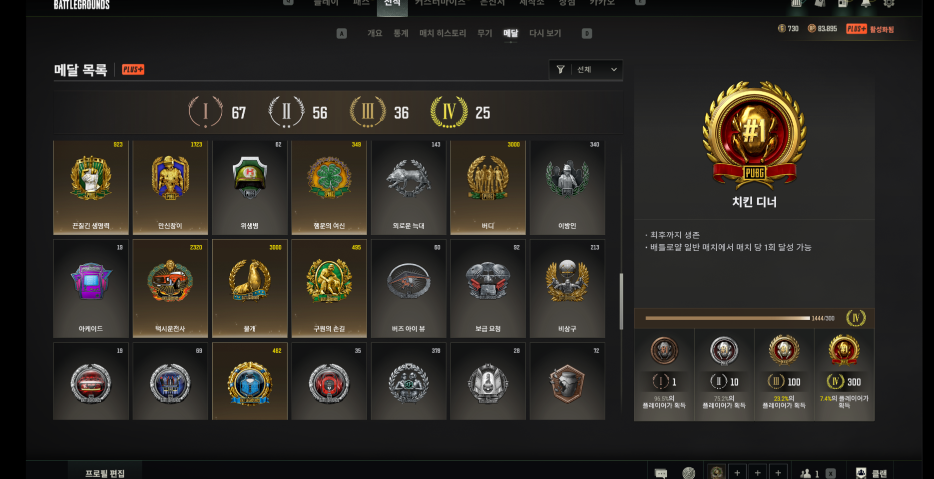The height and width of the screenshot is (479, 934).
Task: Pick the 구원의 손길 medal
Action: coord(329,287)
